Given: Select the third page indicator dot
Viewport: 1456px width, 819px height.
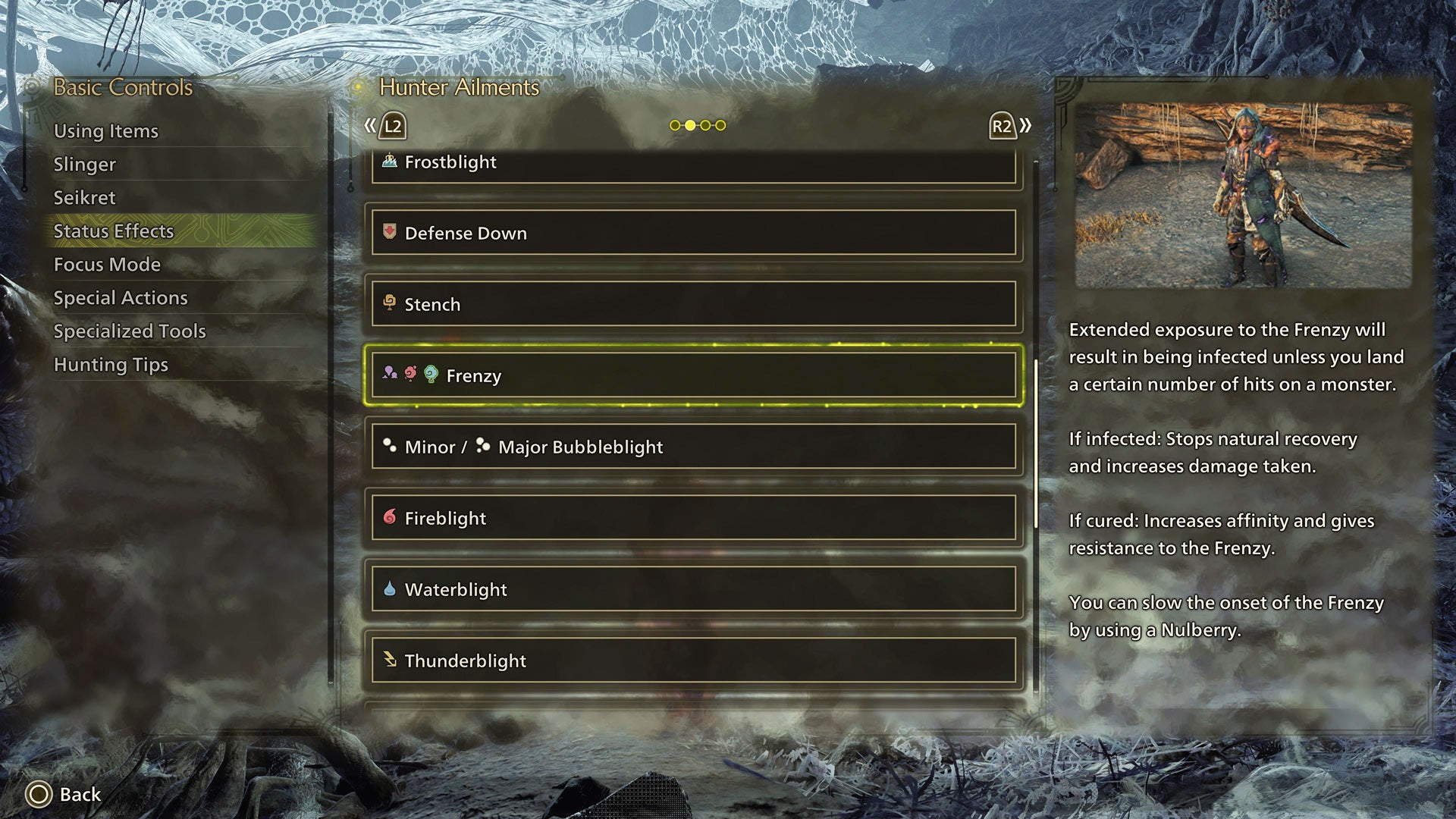Looking at the screenshot, I should pos(707,125).
